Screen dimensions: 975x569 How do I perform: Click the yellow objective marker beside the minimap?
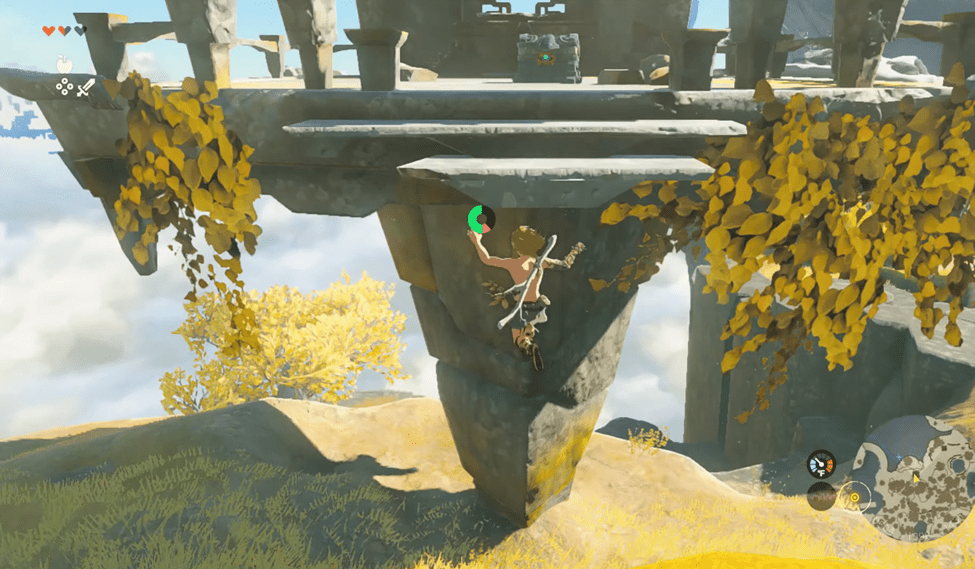[854, 495]
